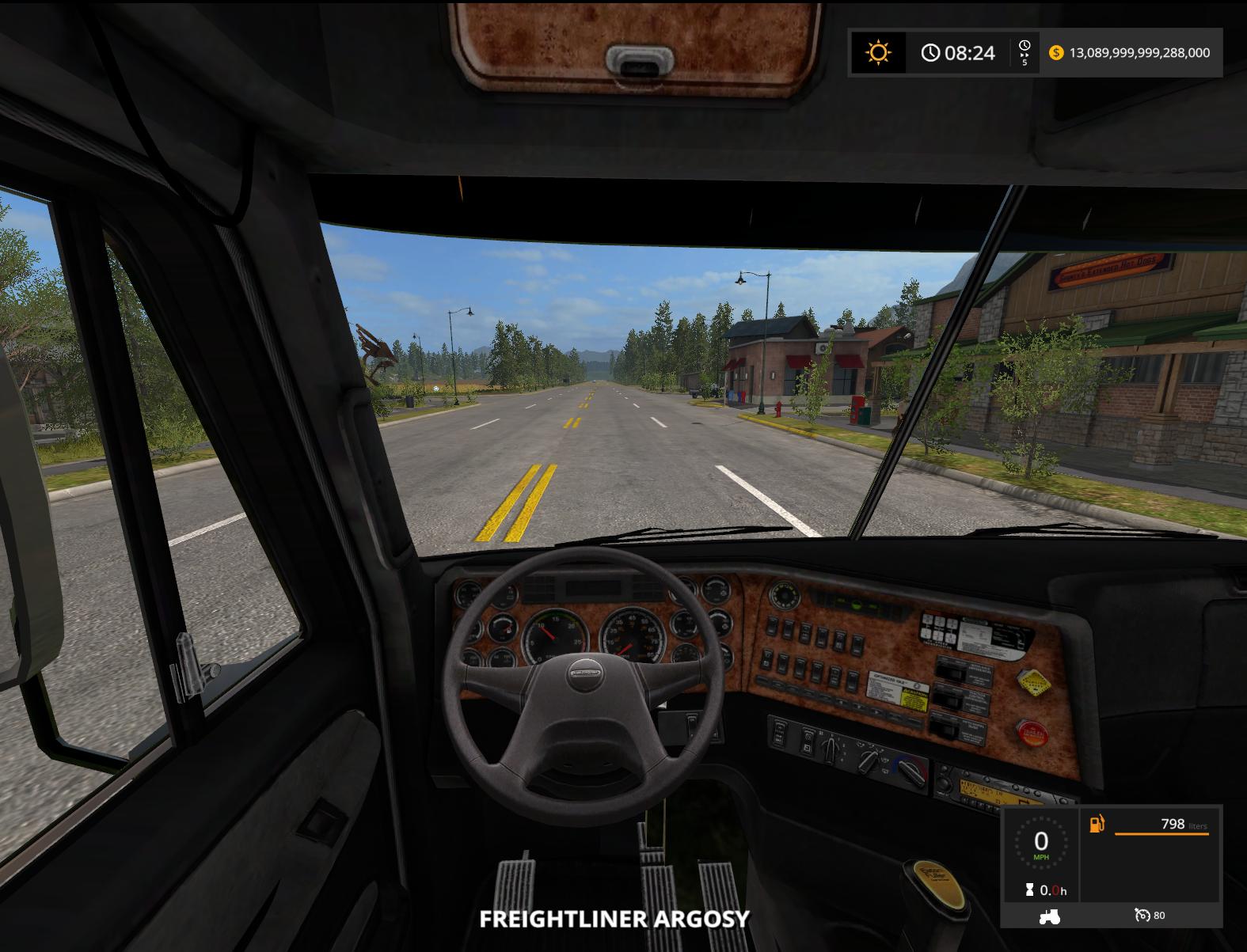
Task: Click the orange fuel pump icon
Action: tap(1097, 824)
